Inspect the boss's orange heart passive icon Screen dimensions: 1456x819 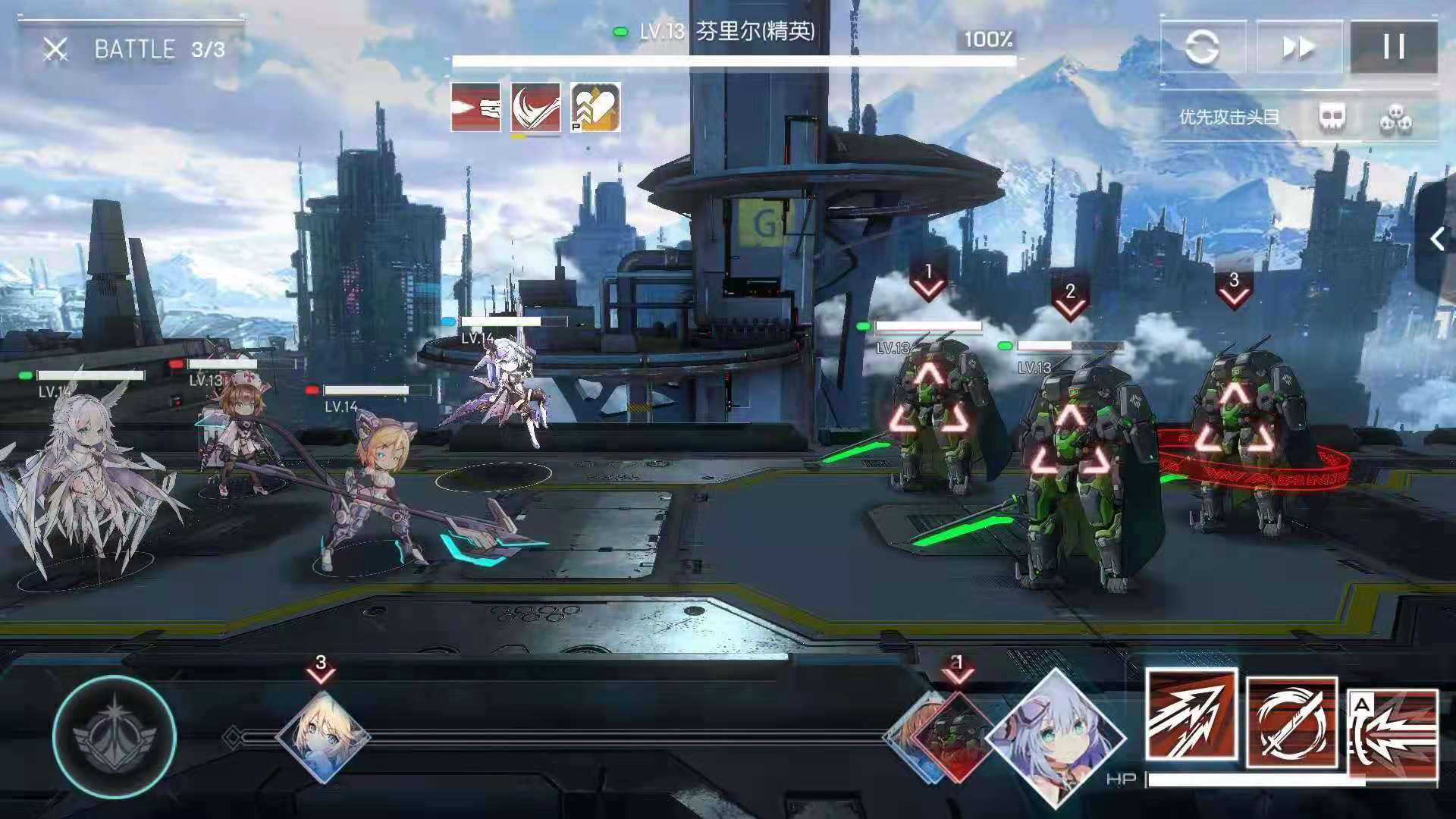[595, 108]
